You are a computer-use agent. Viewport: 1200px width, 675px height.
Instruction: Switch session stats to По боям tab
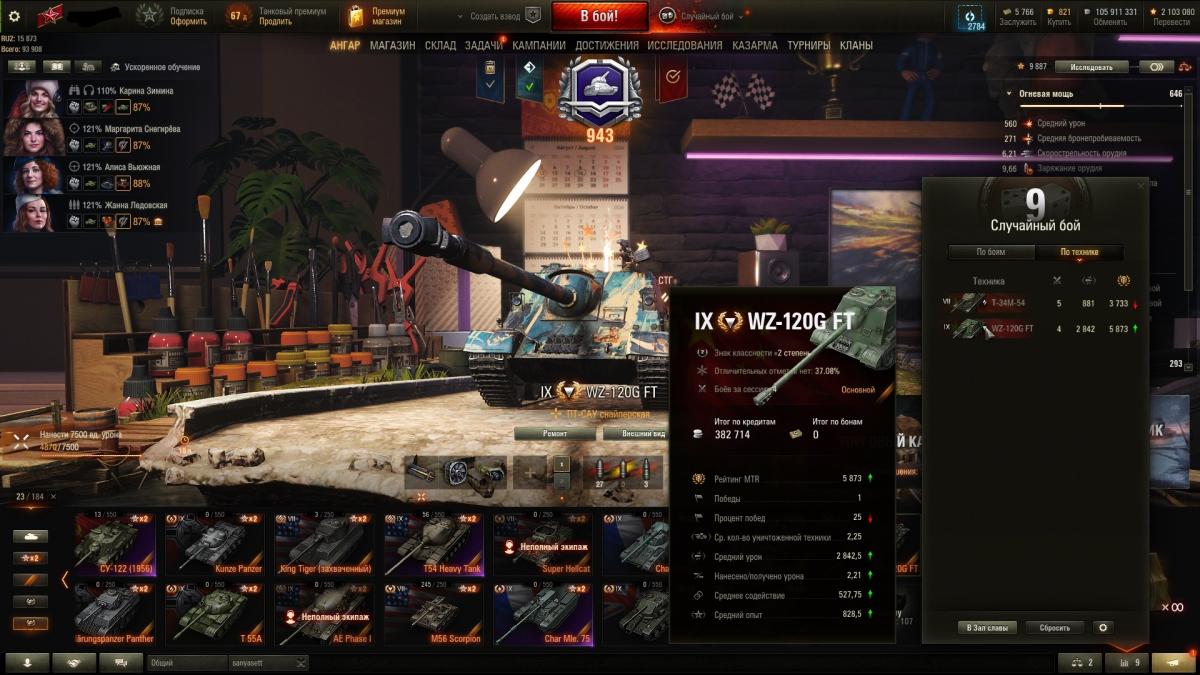tap(990, 252)
